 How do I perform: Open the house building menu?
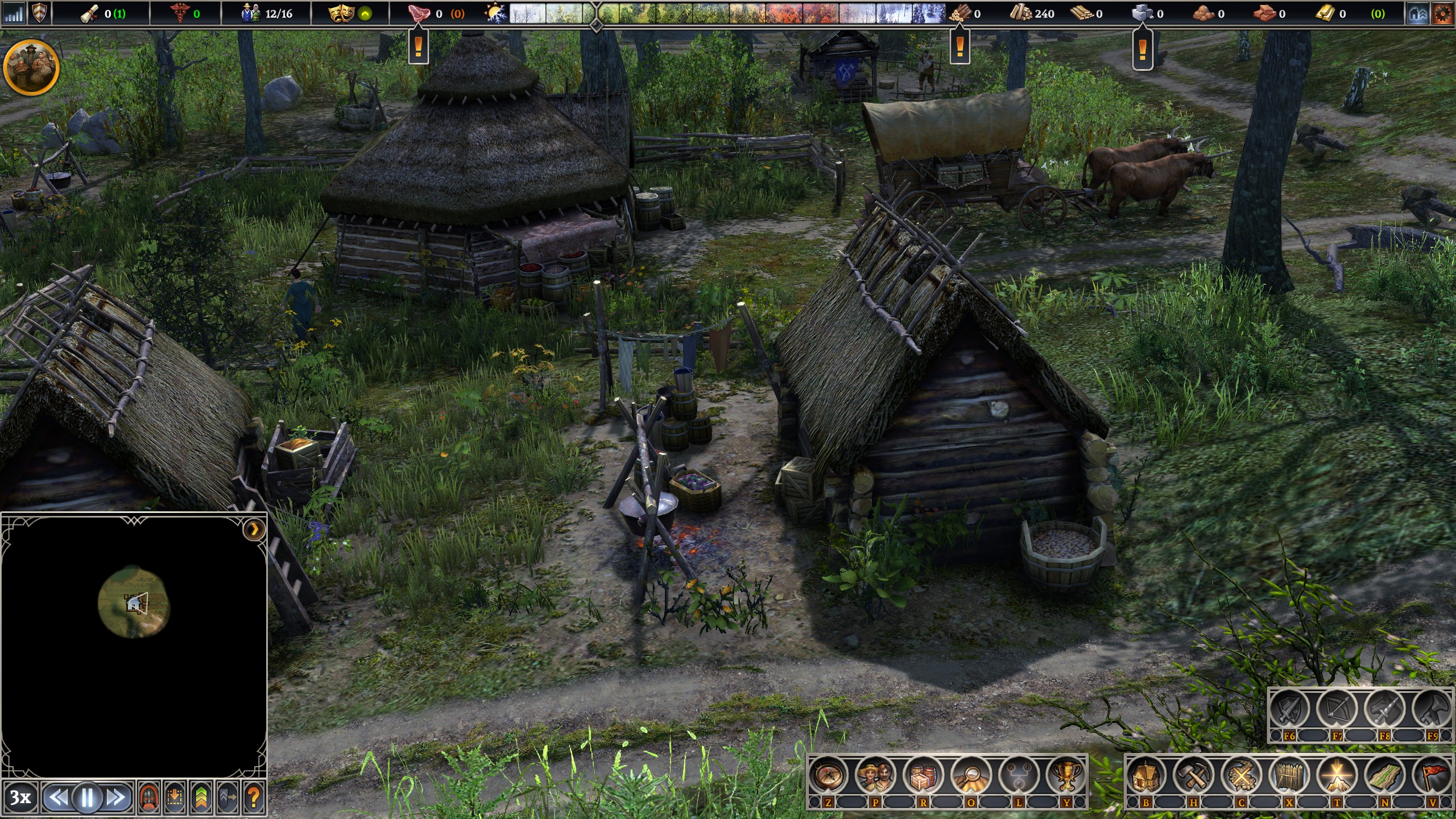click(x=1146, y=775)
